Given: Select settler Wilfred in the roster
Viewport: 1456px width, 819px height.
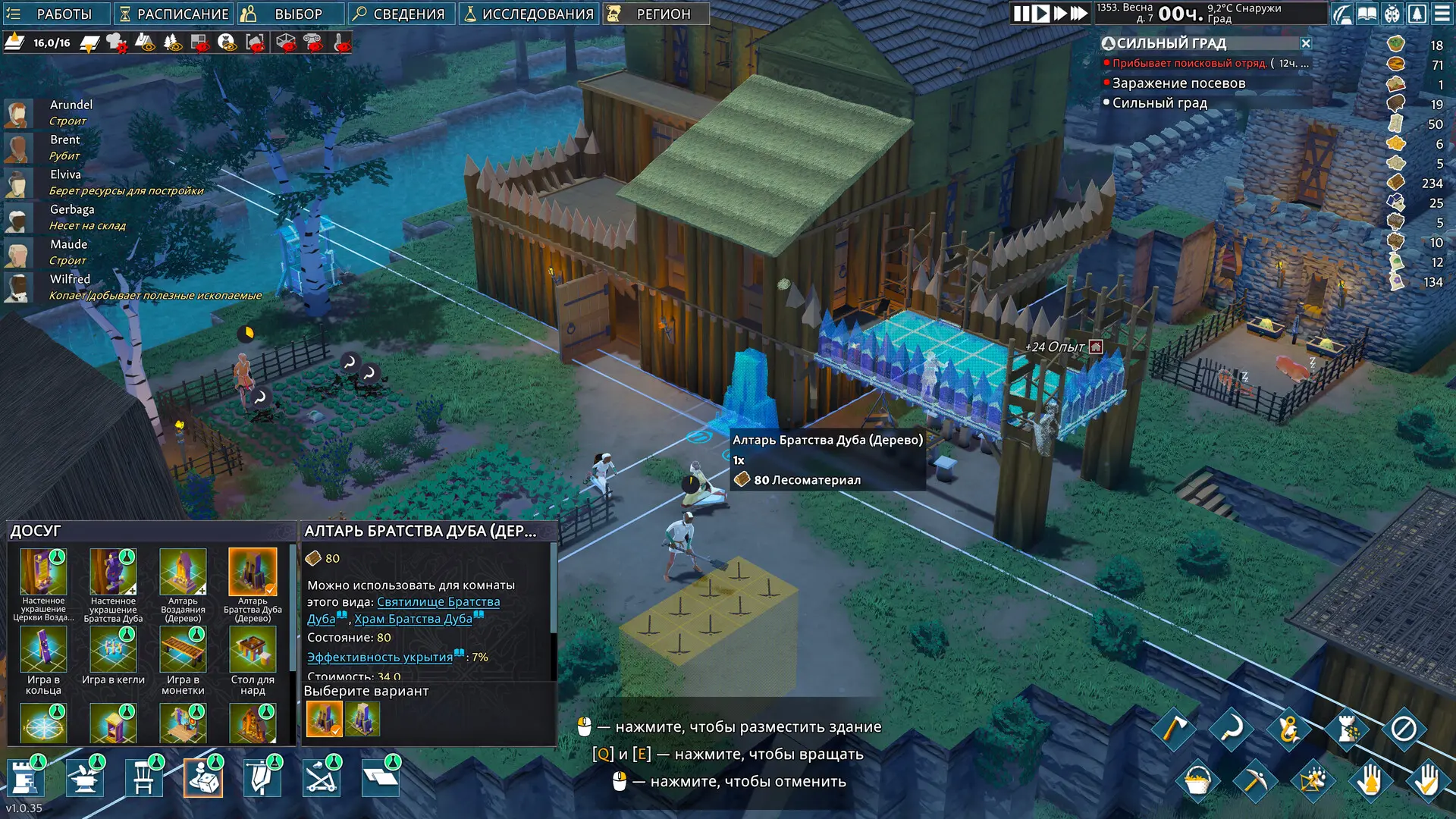Looking at the screenshot, I should [70, 279].
